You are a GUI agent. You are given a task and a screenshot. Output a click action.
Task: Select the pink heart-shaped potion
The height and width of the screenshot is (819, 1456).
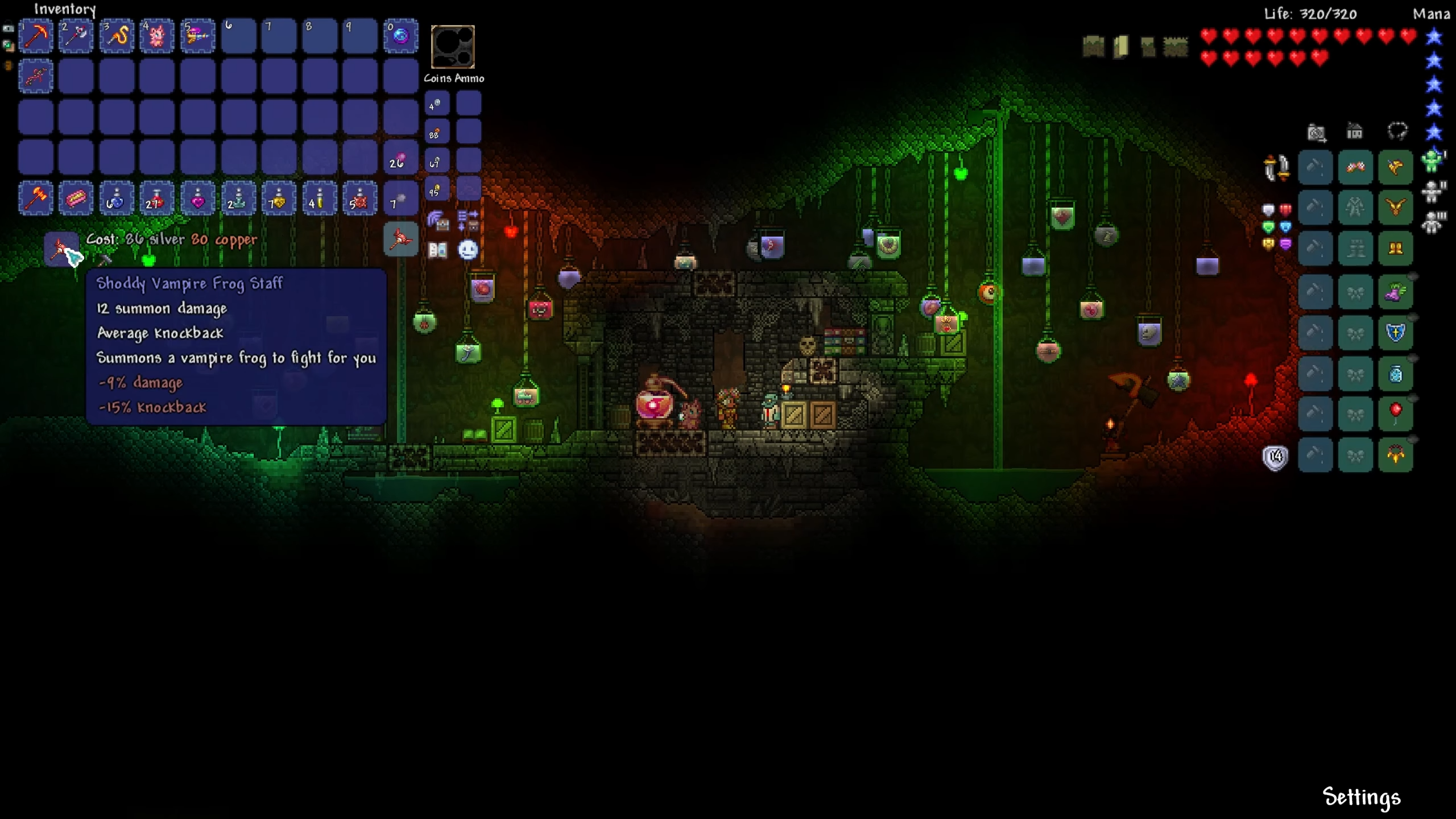click(x=197, y=198)
